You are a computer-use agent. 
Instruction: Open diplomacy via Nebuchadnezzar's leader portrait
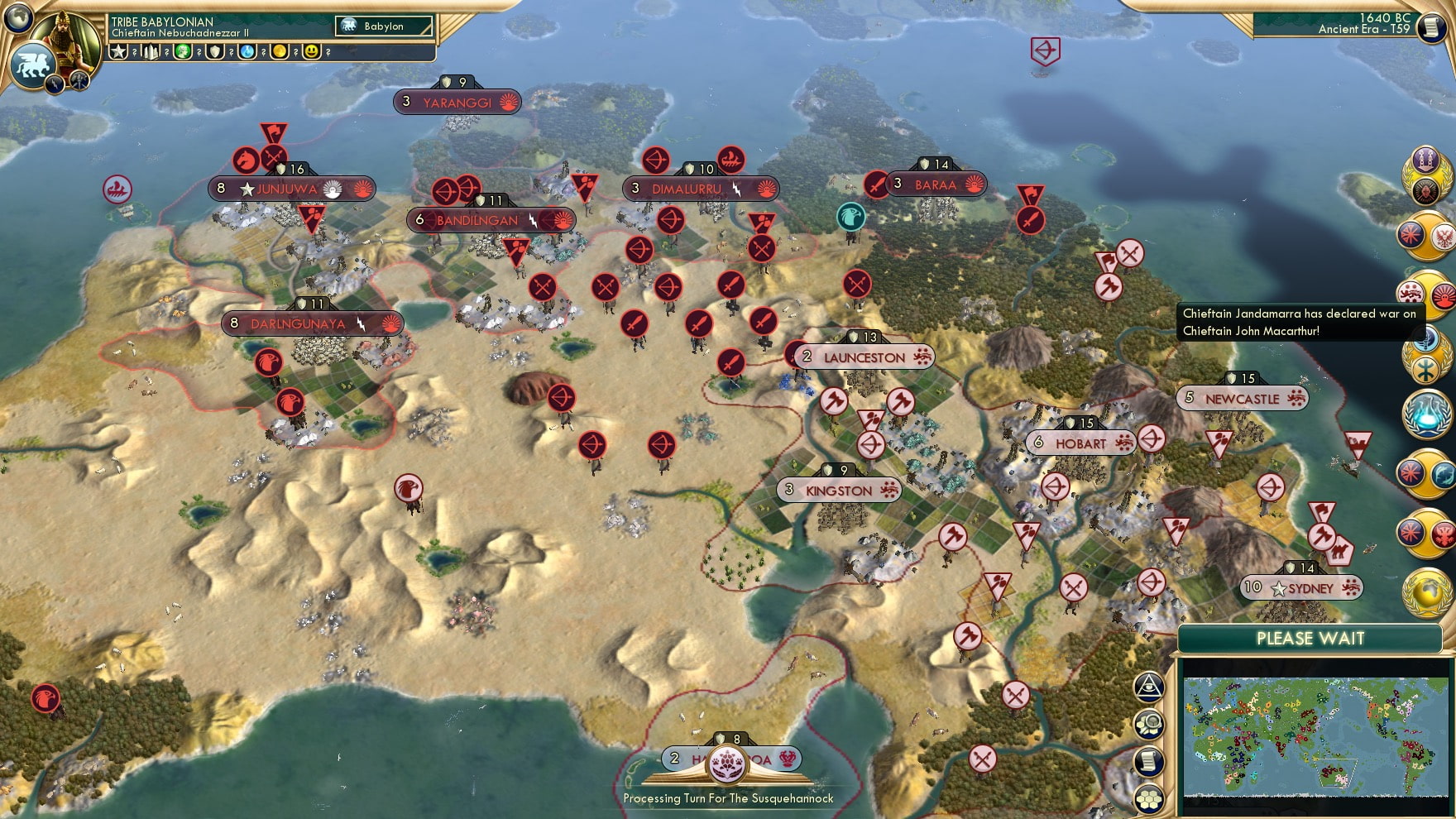tap(65, 41)
